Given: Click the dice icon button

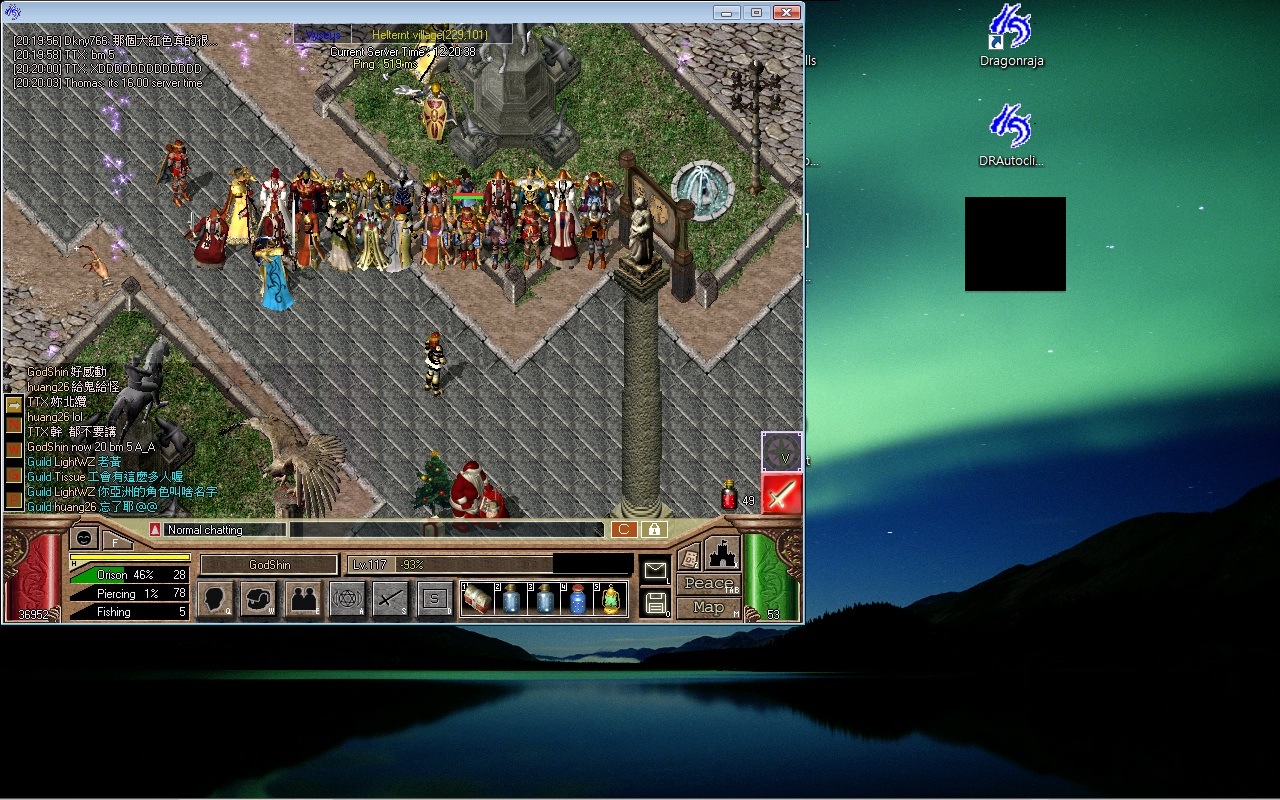Looking at the screenshot, I should point(688,558).
